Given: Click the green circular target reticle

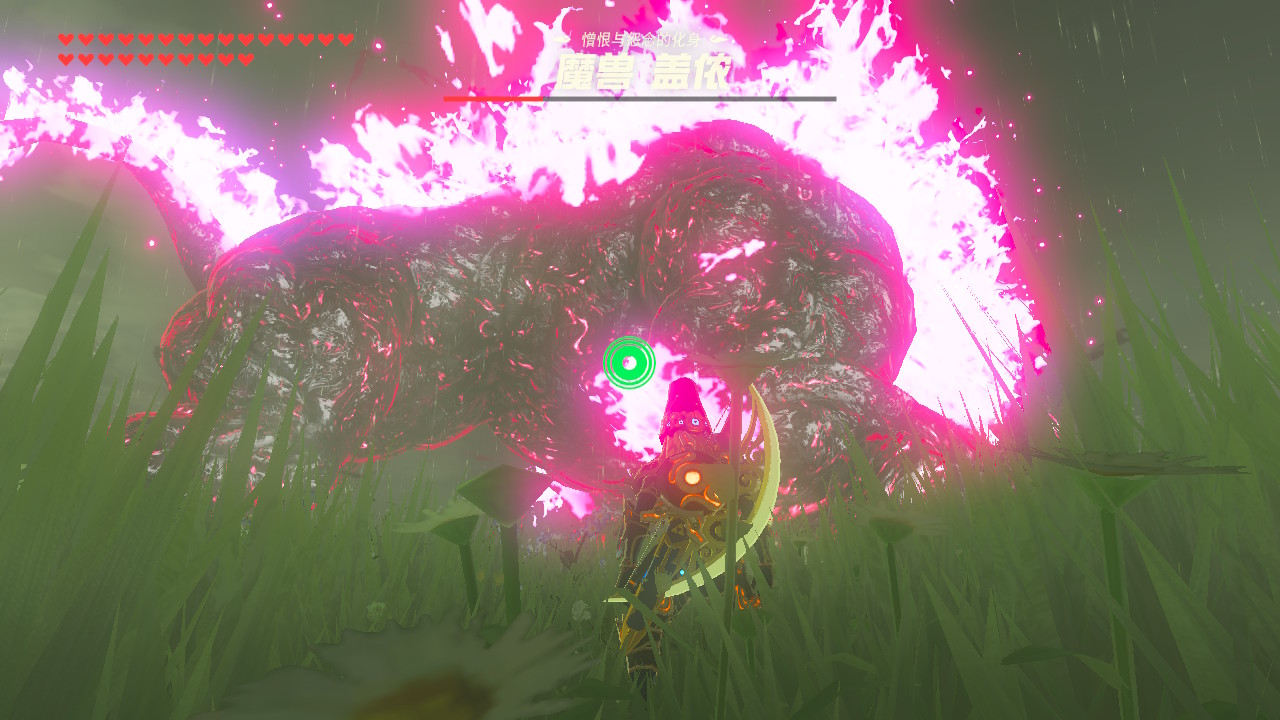Looking at the screenshot, I should (629, 362).
